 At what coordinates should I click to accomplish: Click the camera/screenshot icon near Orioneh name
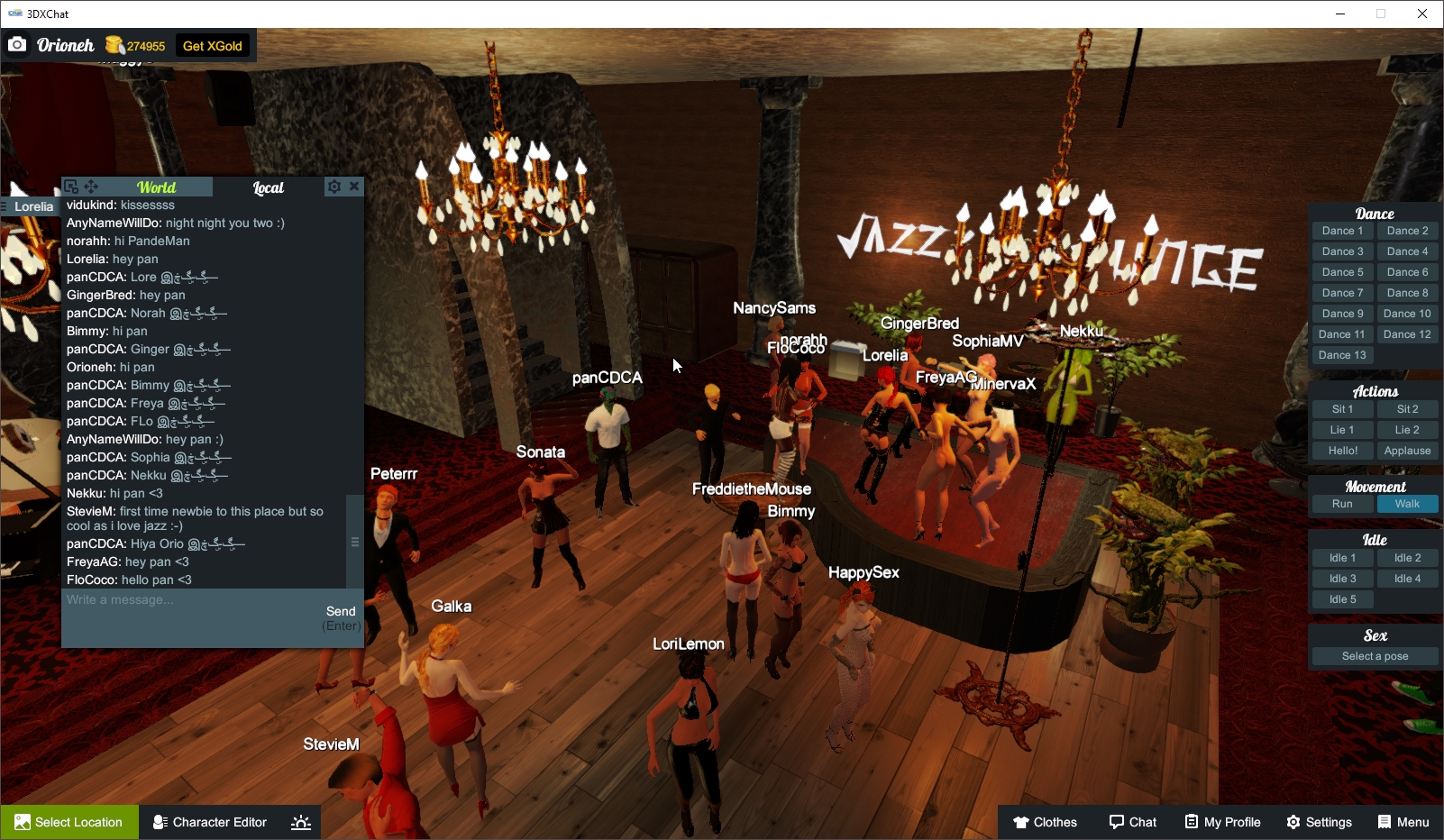click(x=17, y=43)
